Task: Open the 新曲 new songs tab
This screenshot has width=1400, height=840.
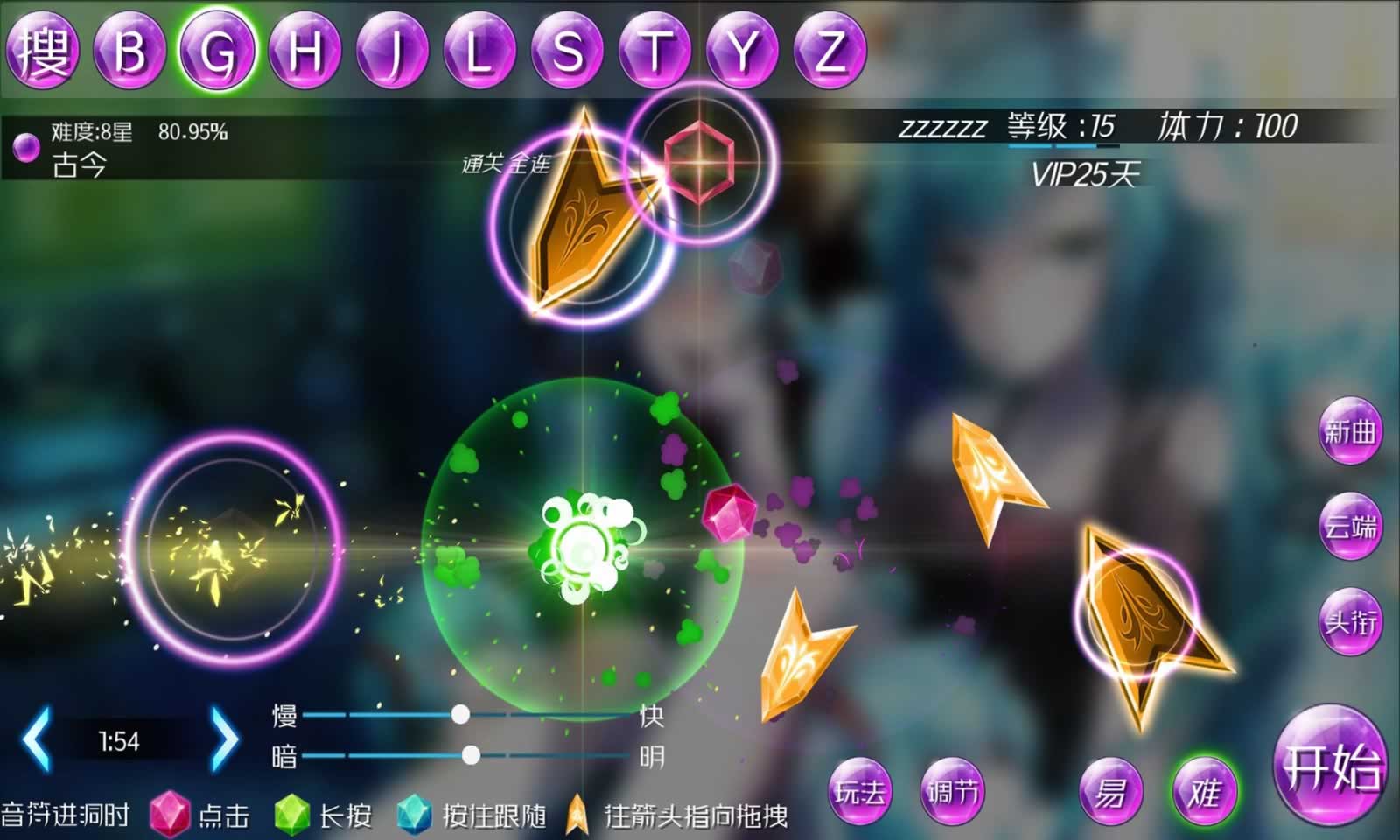Action: pos(1352,430)
